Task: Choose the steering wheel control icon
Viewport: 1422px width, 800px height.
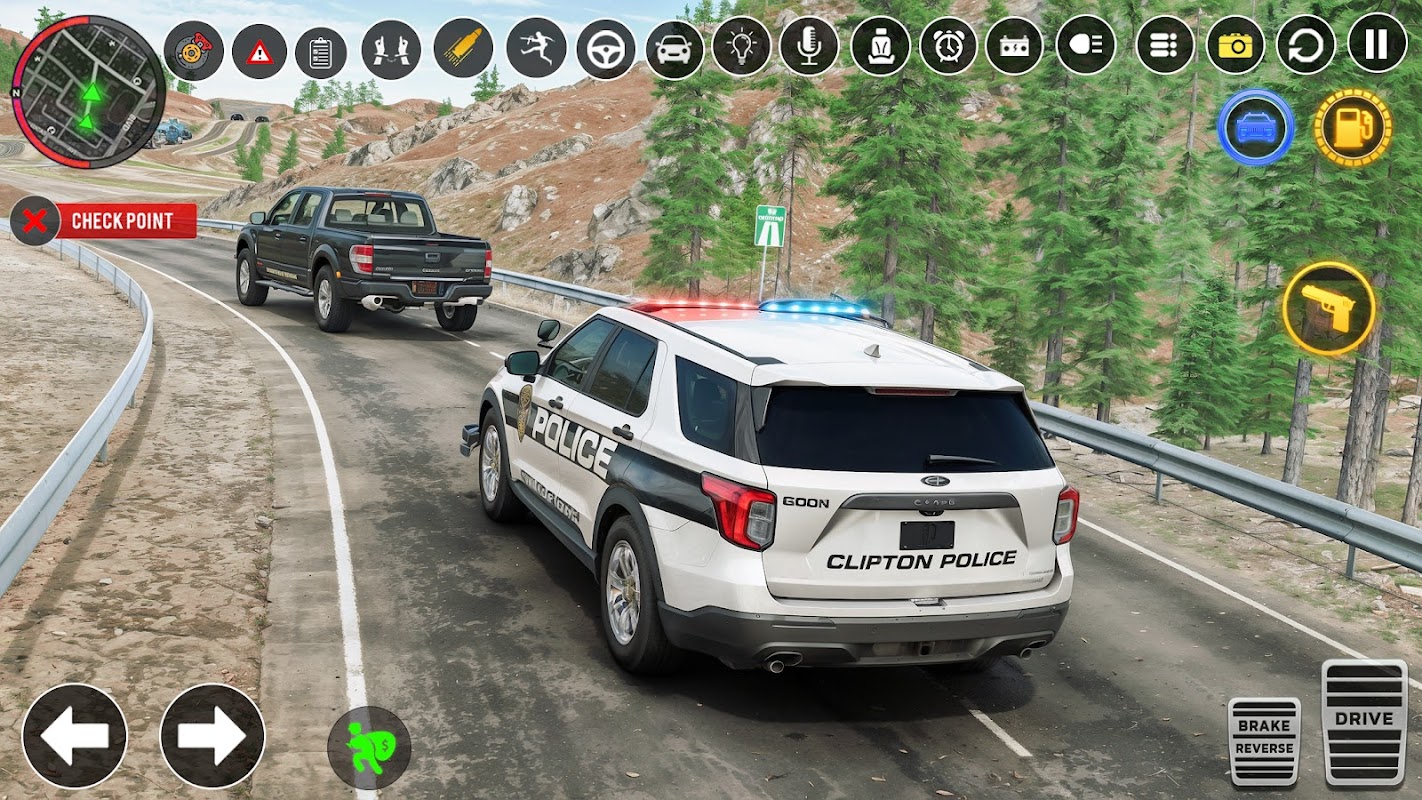Action: click(605, 49)
